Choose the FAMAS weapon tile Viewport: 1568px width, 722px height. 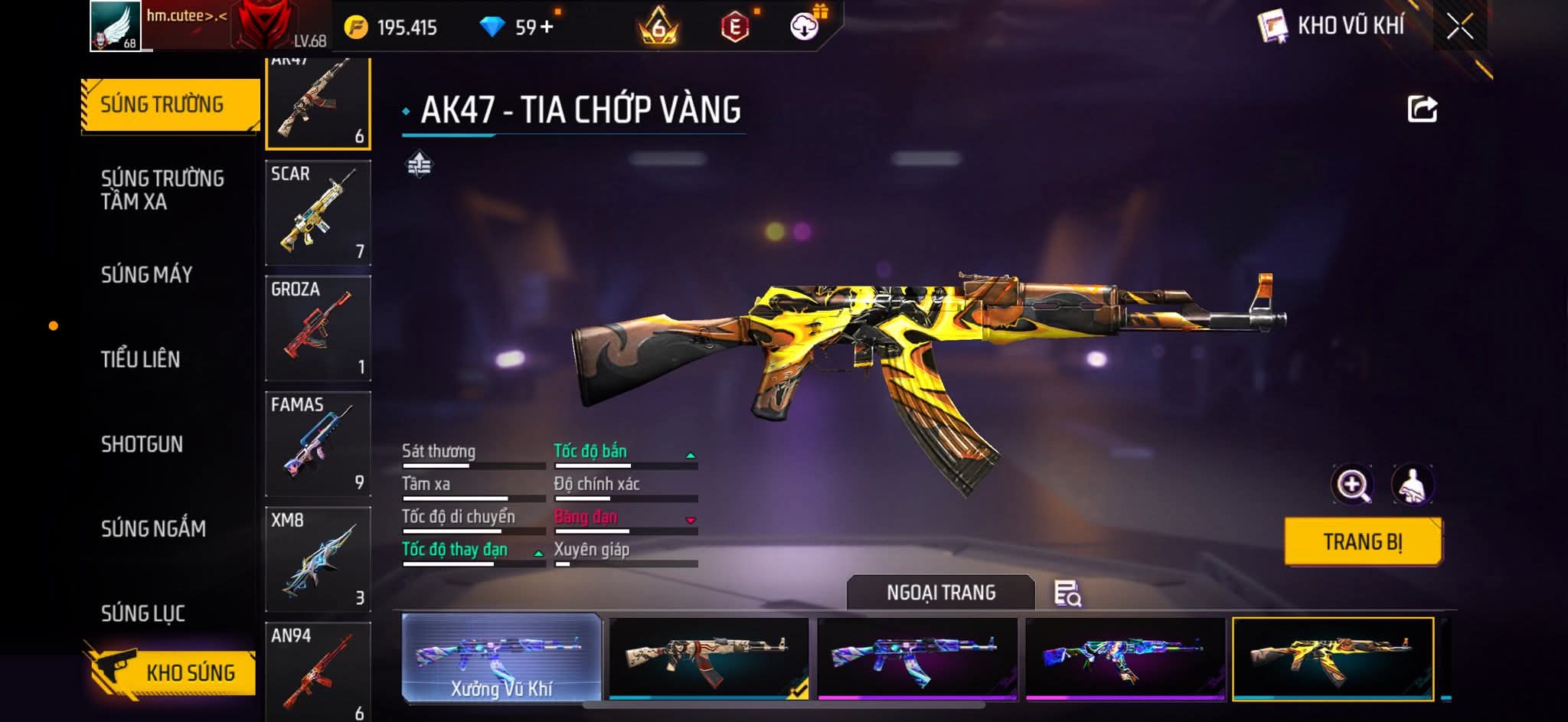click(318, 444)
